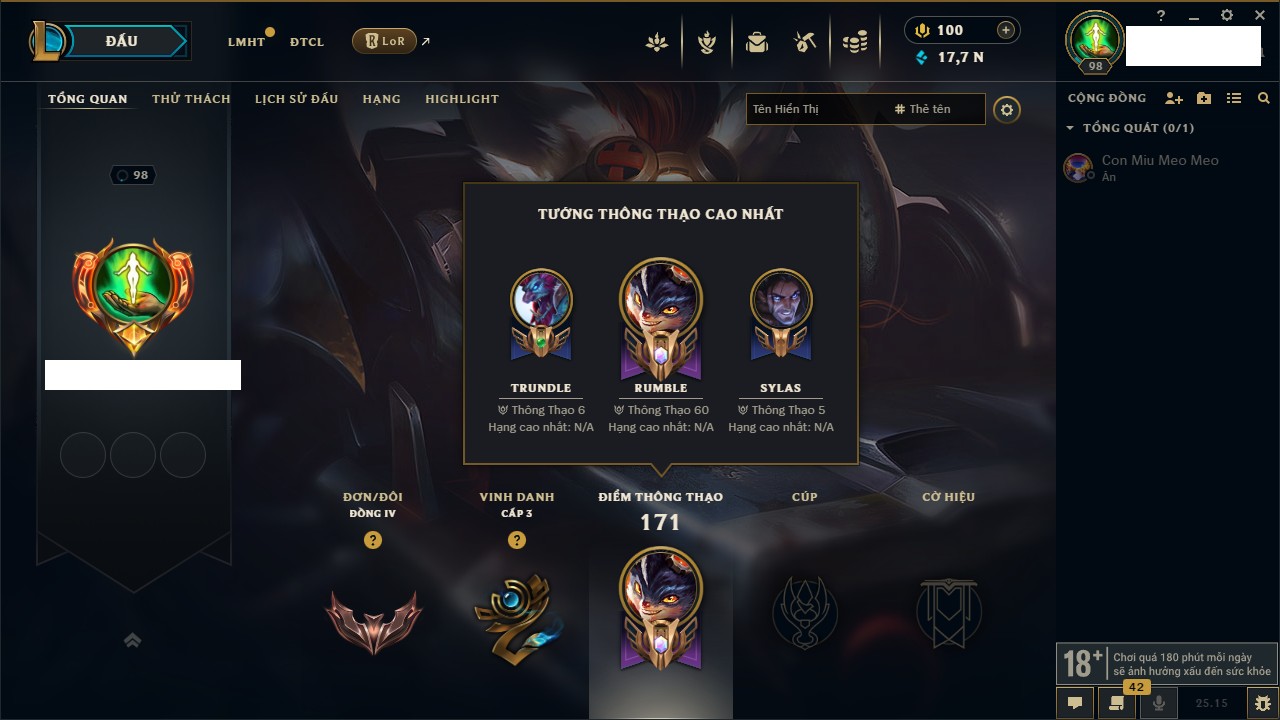The height and width of the screenshot is (720, 1280).
Task: Select friend Con Miu Meo Meo
Action: pyautogui.click(x=1160, y=160)
